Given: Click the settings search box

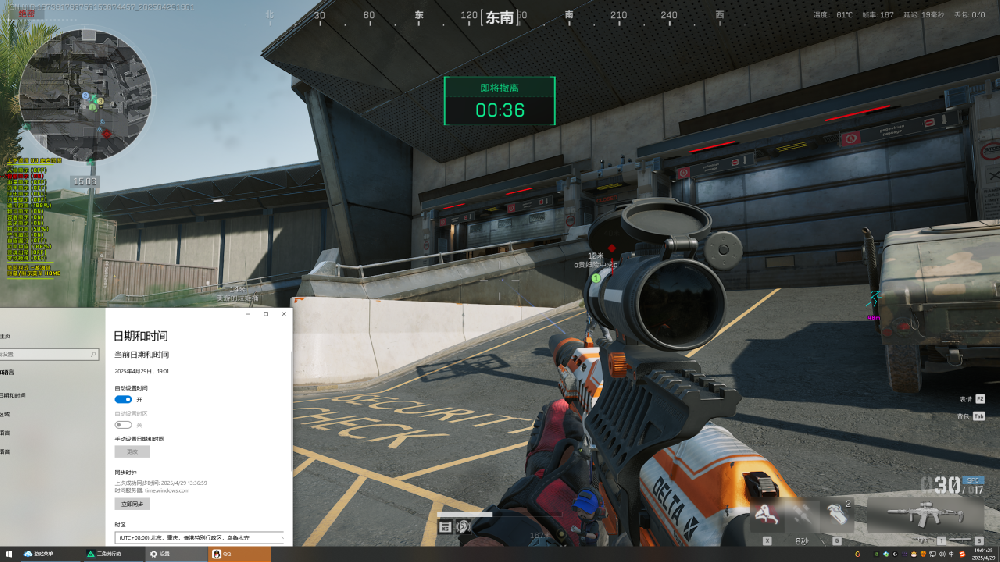Looking at the screenshot, I should click(x=50, y=354).
